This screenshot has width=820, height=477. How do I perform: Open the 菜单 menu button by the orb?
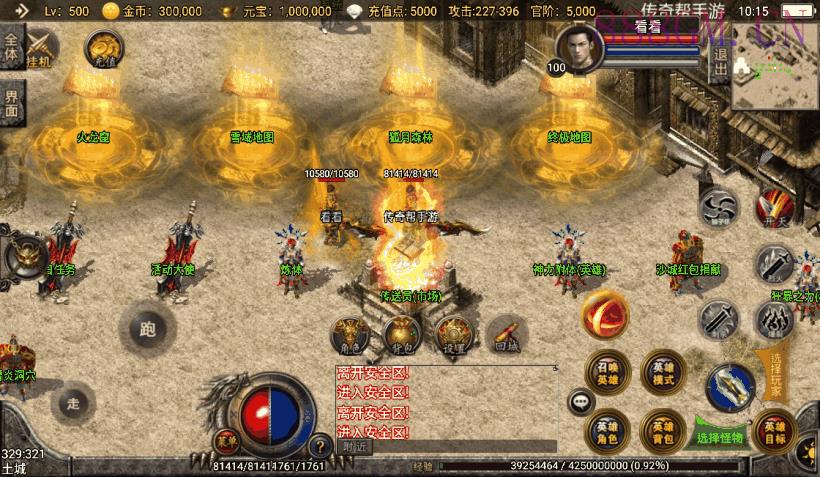click(227, 440)
